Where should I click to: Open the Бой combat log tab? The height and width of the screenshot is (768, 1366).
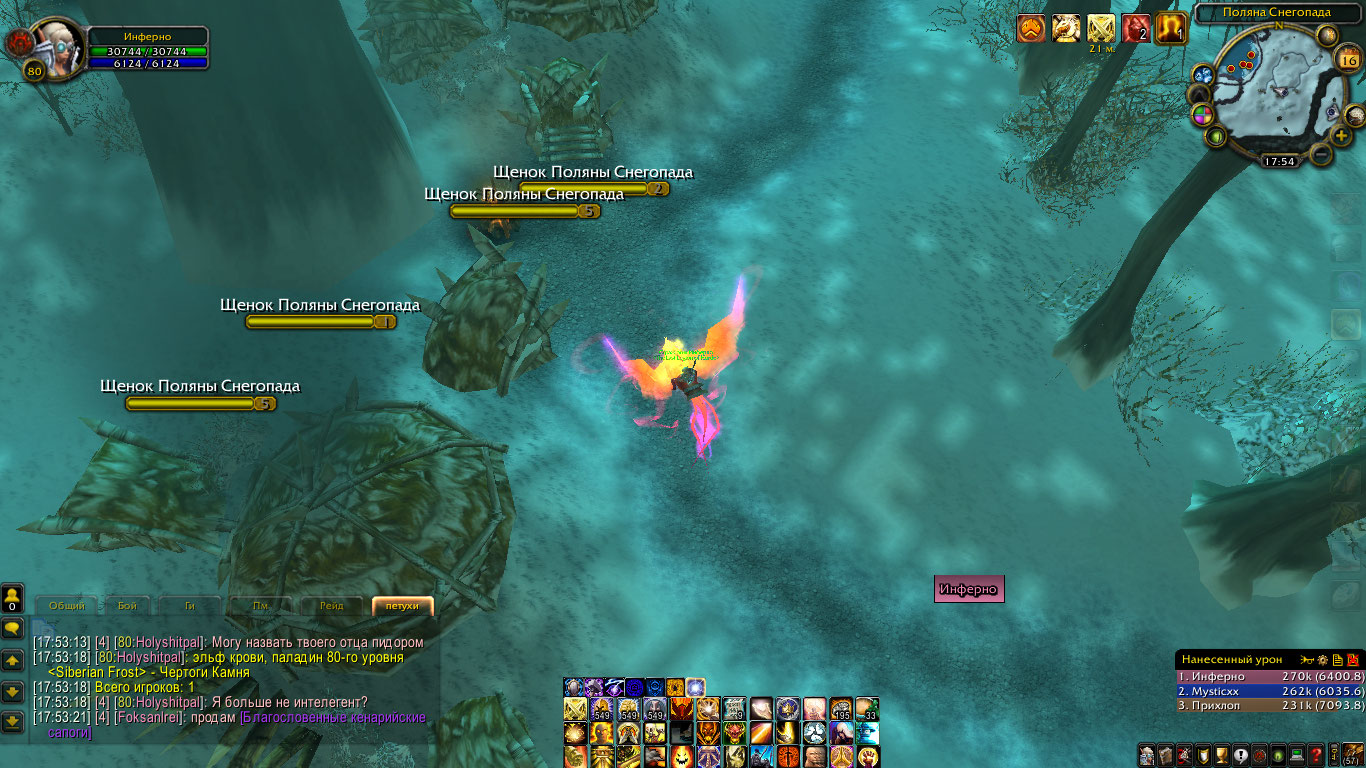(x=128, y=606)
